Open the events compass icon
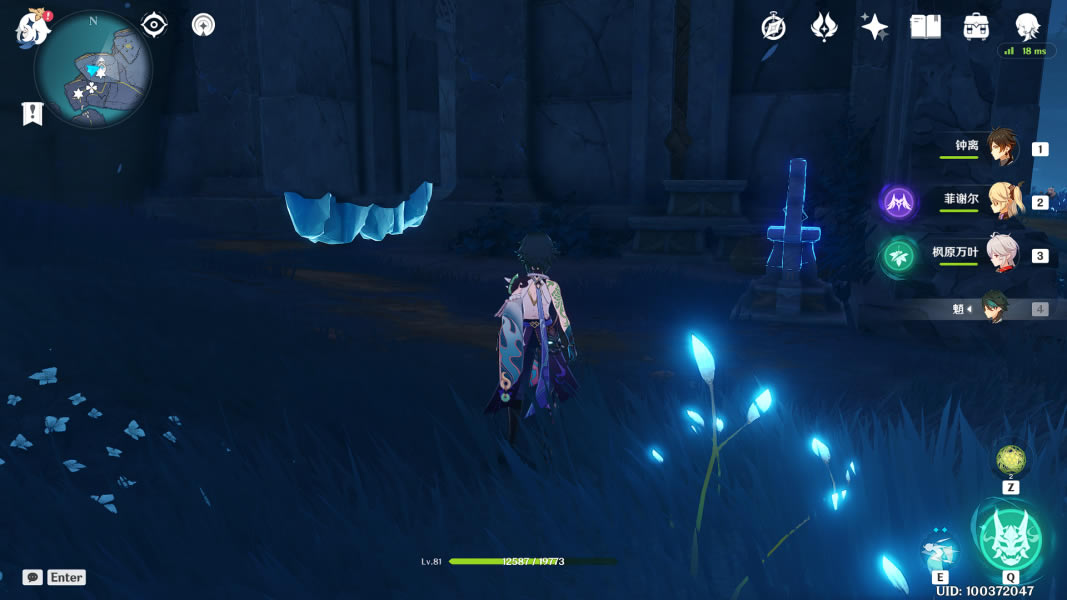Image resolution: width=1067 pixels, height=600 pixels. (x=773, y=27)
